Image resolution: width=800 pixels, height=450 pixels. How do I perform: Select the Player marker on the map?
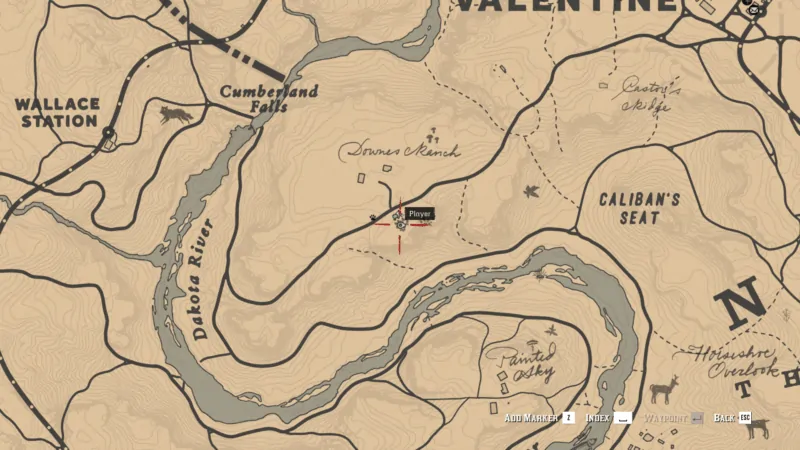pos(400,222)
